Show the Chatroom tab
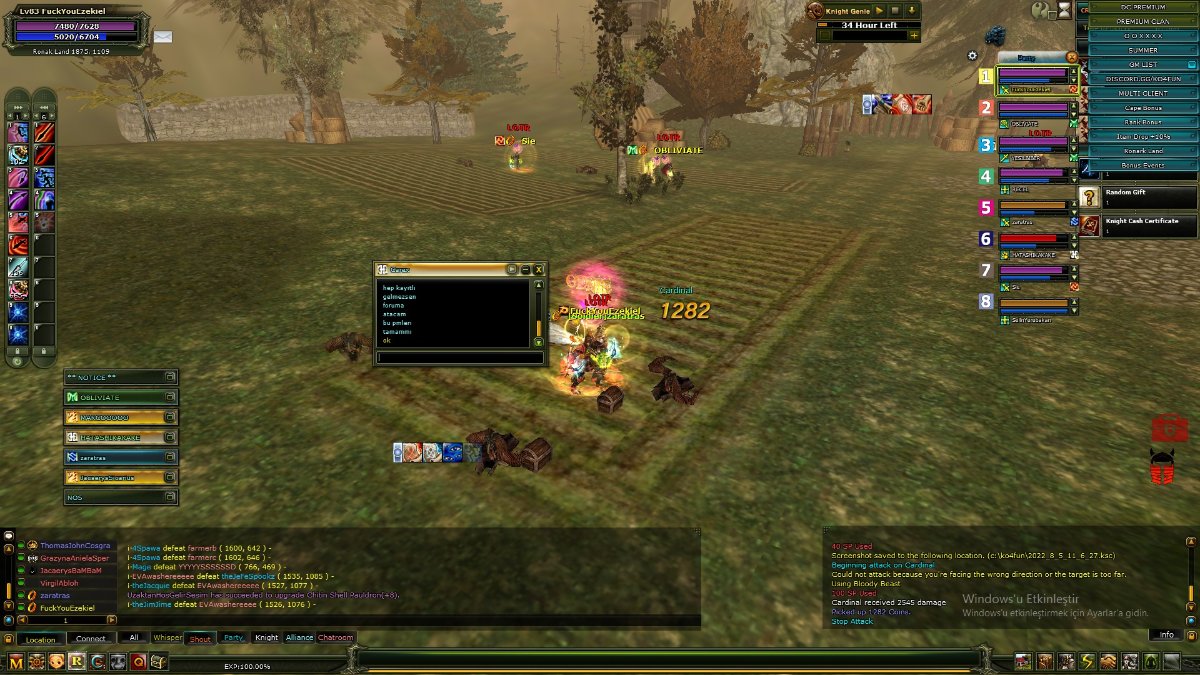The height and width of the screenshot is (675, 1200). tap(336, 638)
